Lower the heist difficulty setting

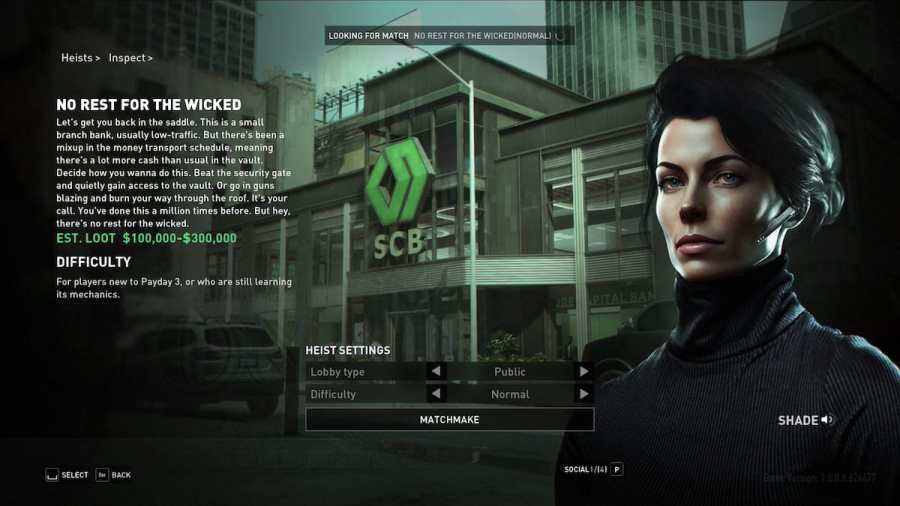tap(436, 394)
